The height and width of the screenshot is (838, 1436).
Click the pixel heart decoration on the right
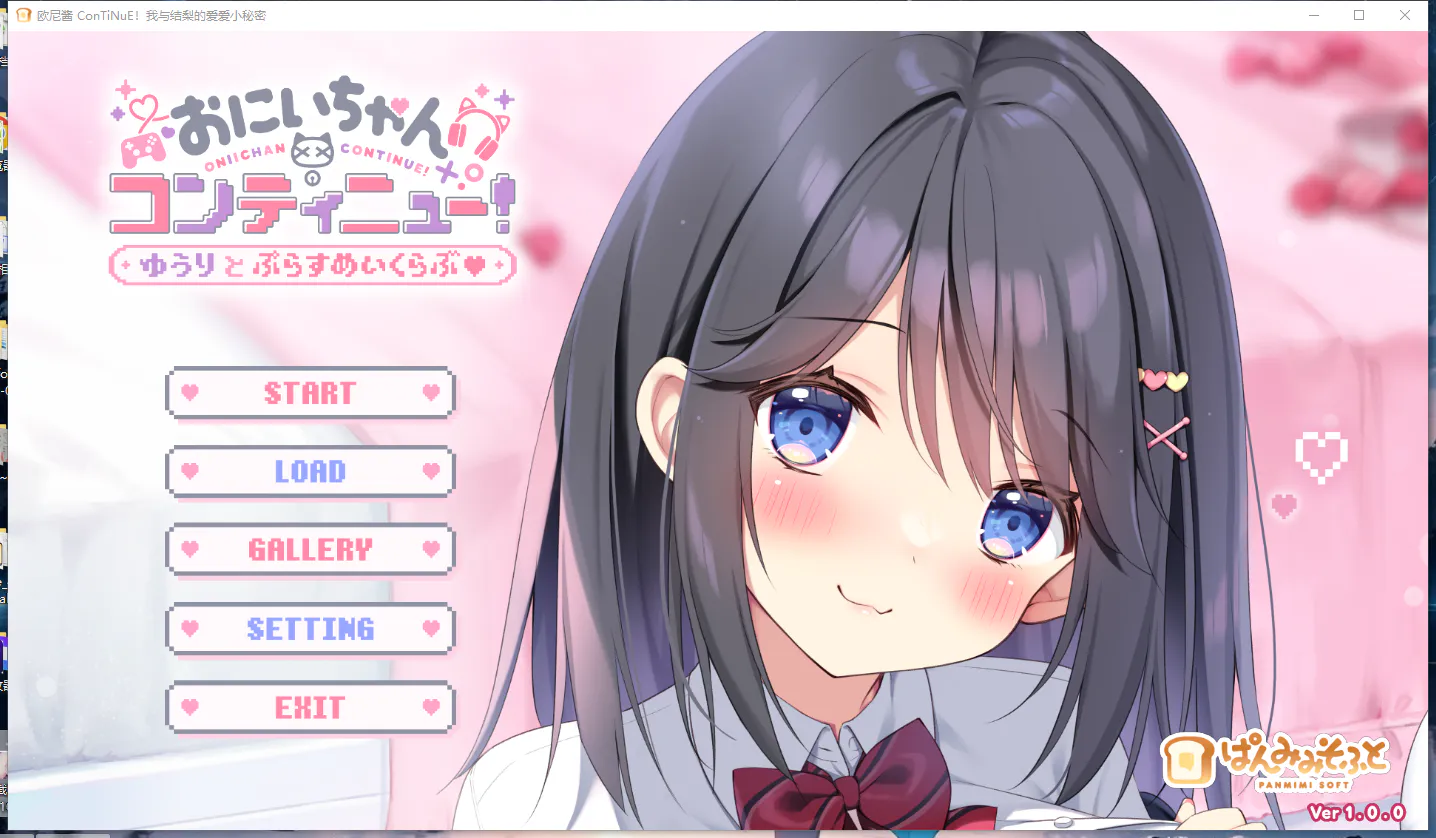click(x=1321, y=455)
